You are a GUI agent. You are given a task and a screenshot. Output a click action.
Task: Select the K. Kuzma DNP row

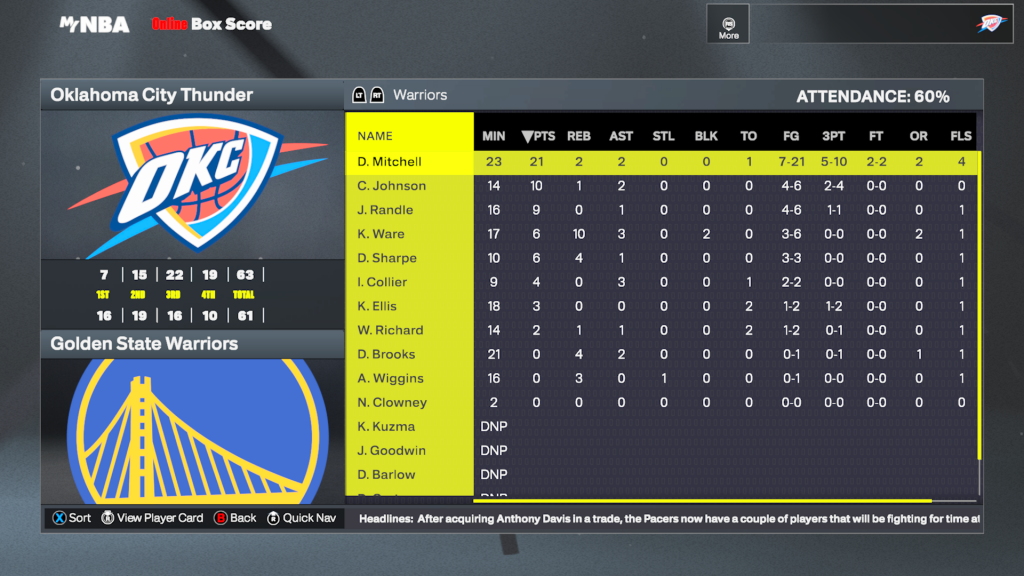tap(386, 426)
